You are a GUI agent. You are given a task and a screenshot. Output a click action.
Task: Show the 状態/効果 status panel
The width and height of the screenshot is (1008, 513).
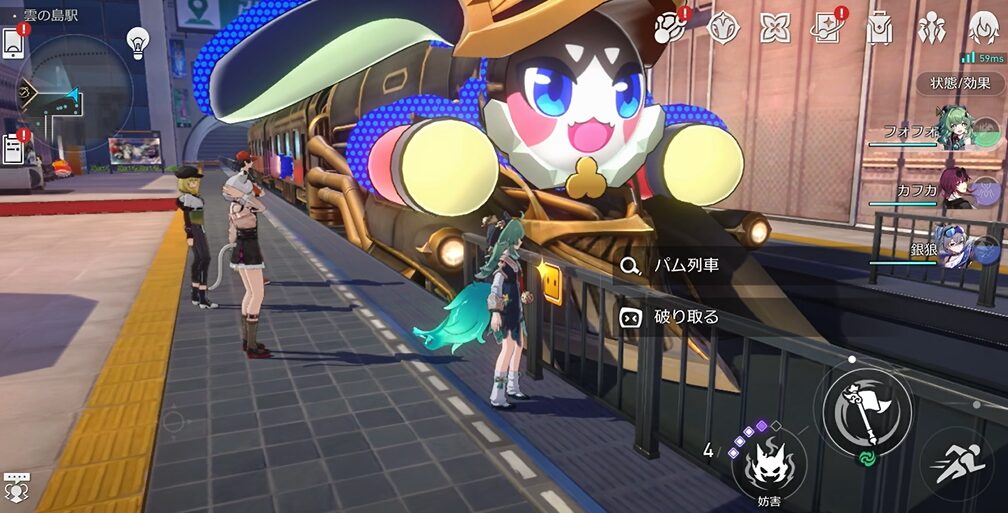(960, 83)
